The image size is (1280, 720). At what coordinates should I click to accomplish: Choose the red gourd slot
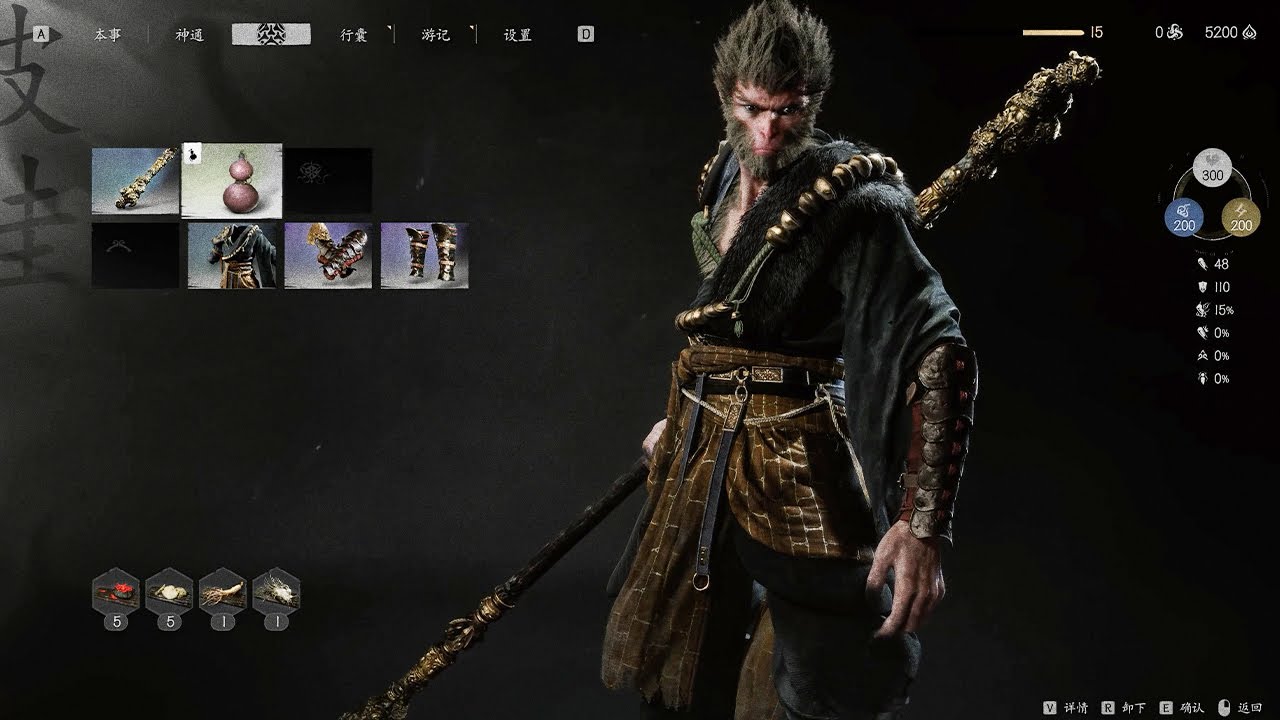point(232,181)
